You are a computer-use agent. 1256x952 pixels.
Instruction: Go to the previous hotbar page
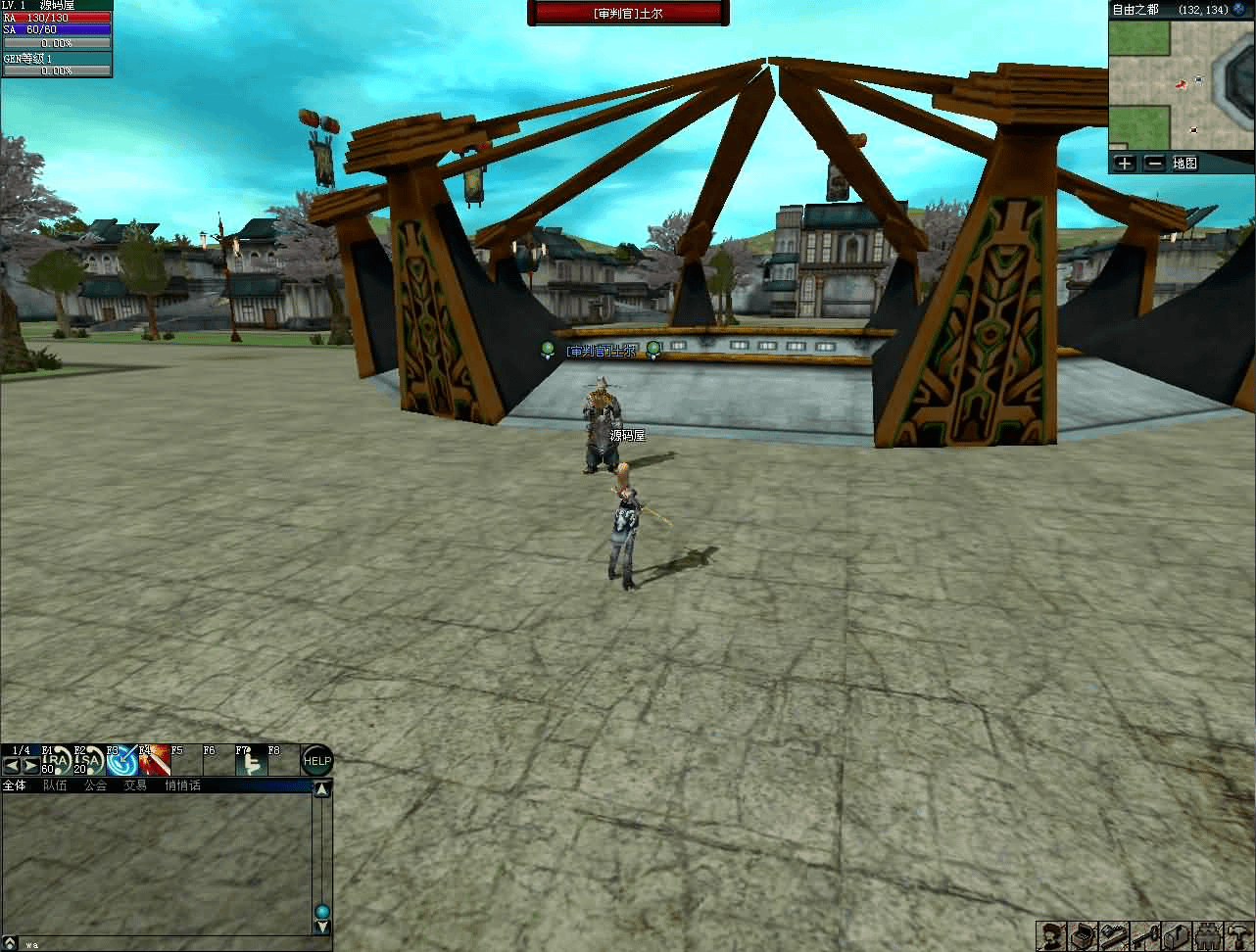click(12, 765)
